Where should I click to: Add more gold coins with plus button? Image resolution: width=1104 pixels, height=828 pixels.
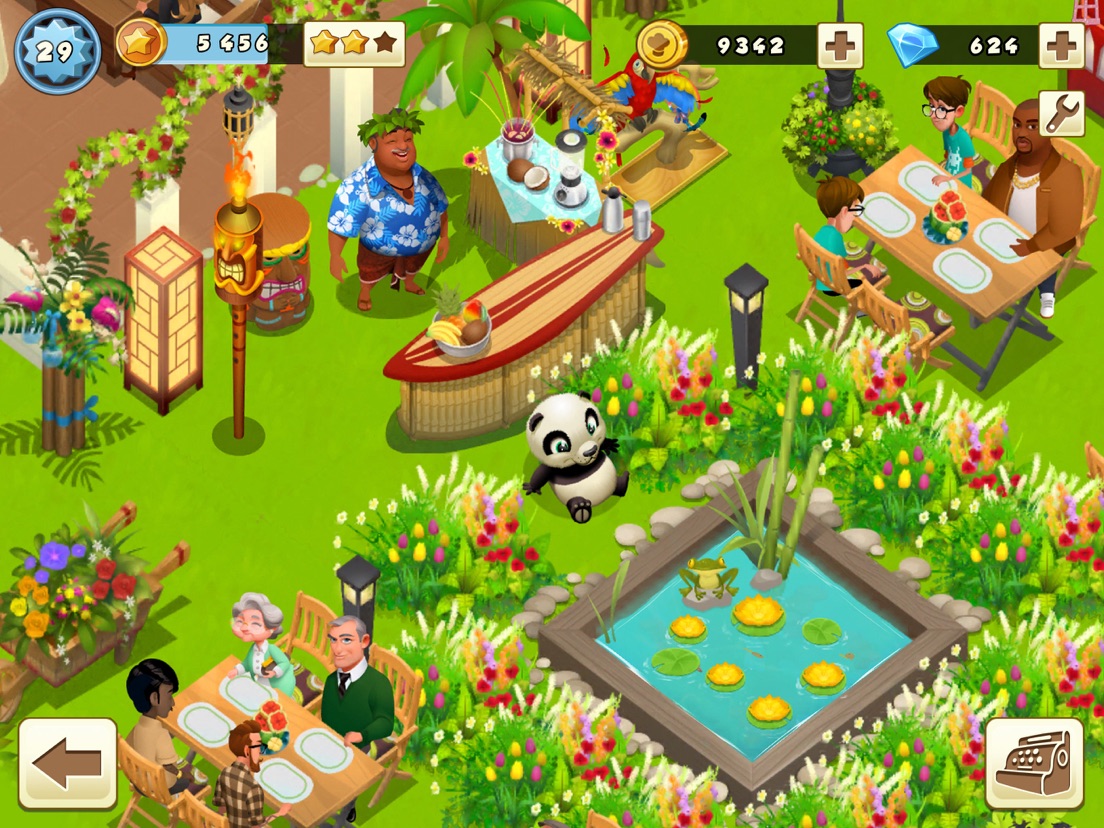840,45
